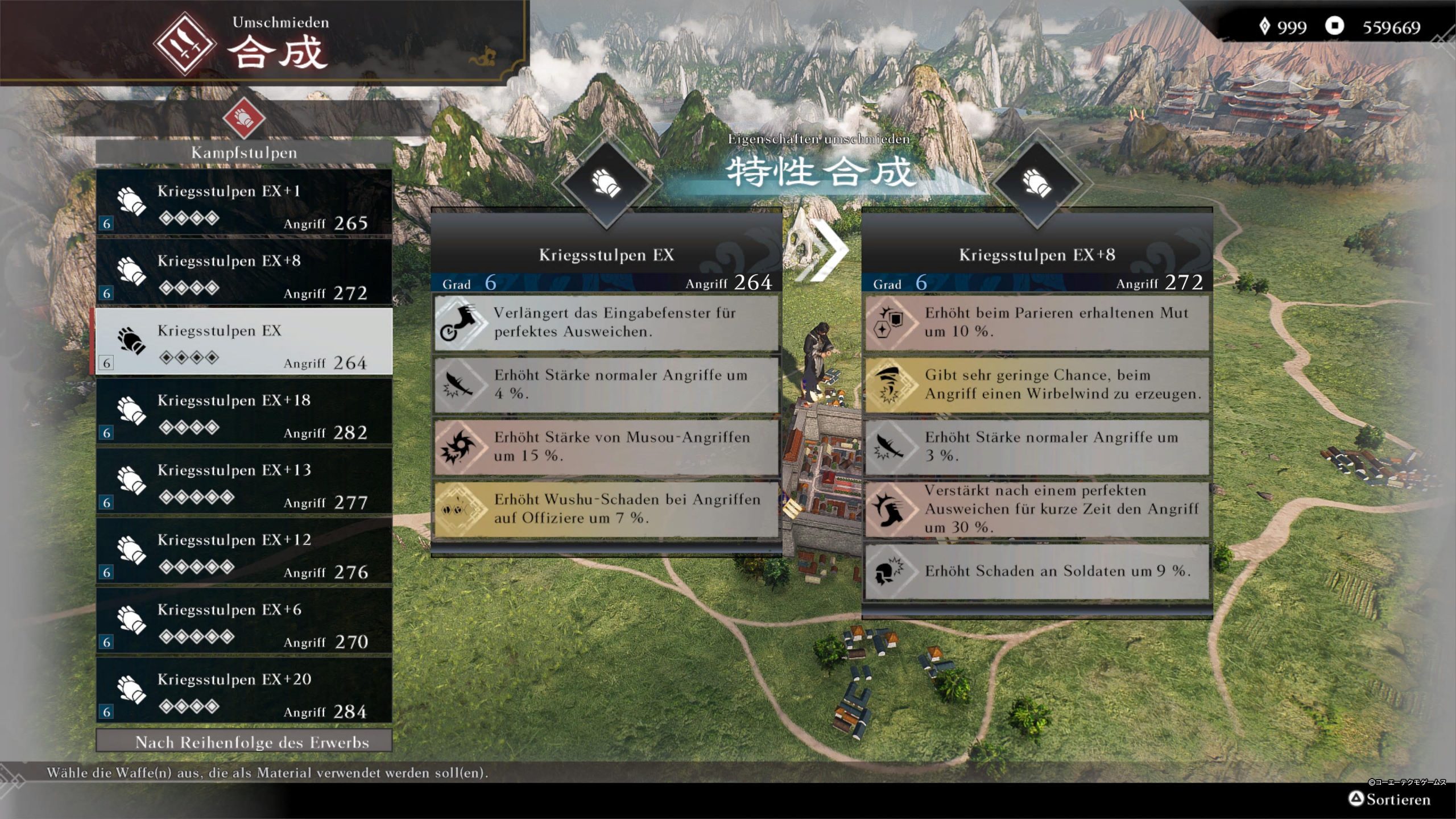This screenshot has width=1456, height=819.
Task: Choose the Kriegsstulpen EX+13 weapon row
Action: coord(243,482)
